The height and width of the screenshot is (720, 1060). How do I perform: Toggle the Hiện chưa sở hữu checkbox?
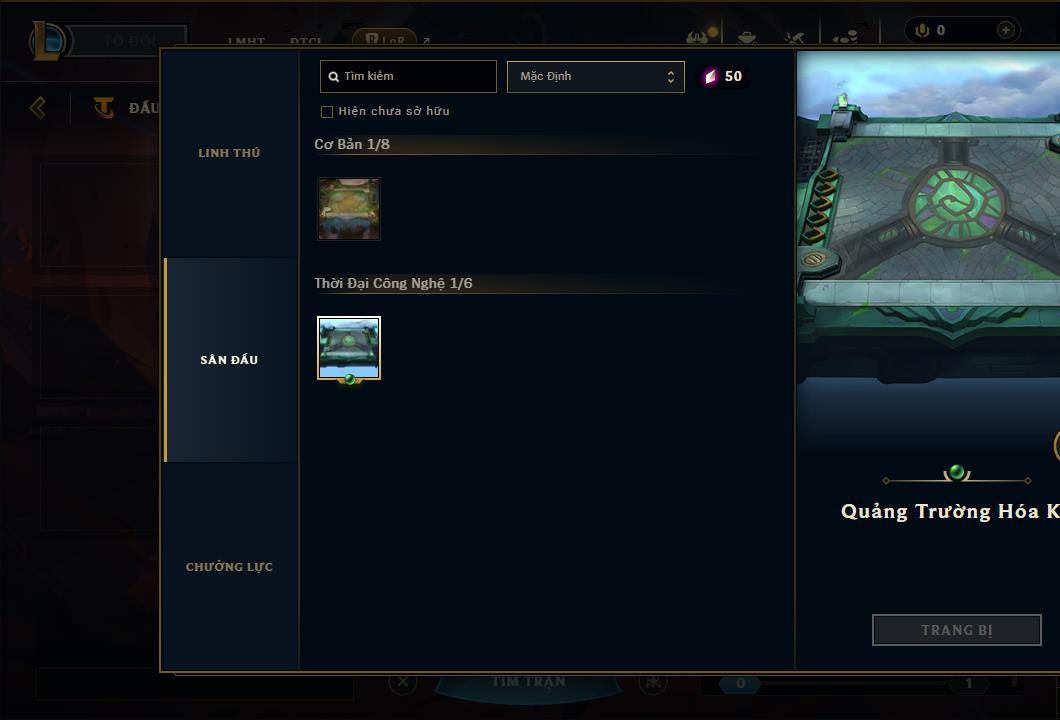(x=327, y=112)
